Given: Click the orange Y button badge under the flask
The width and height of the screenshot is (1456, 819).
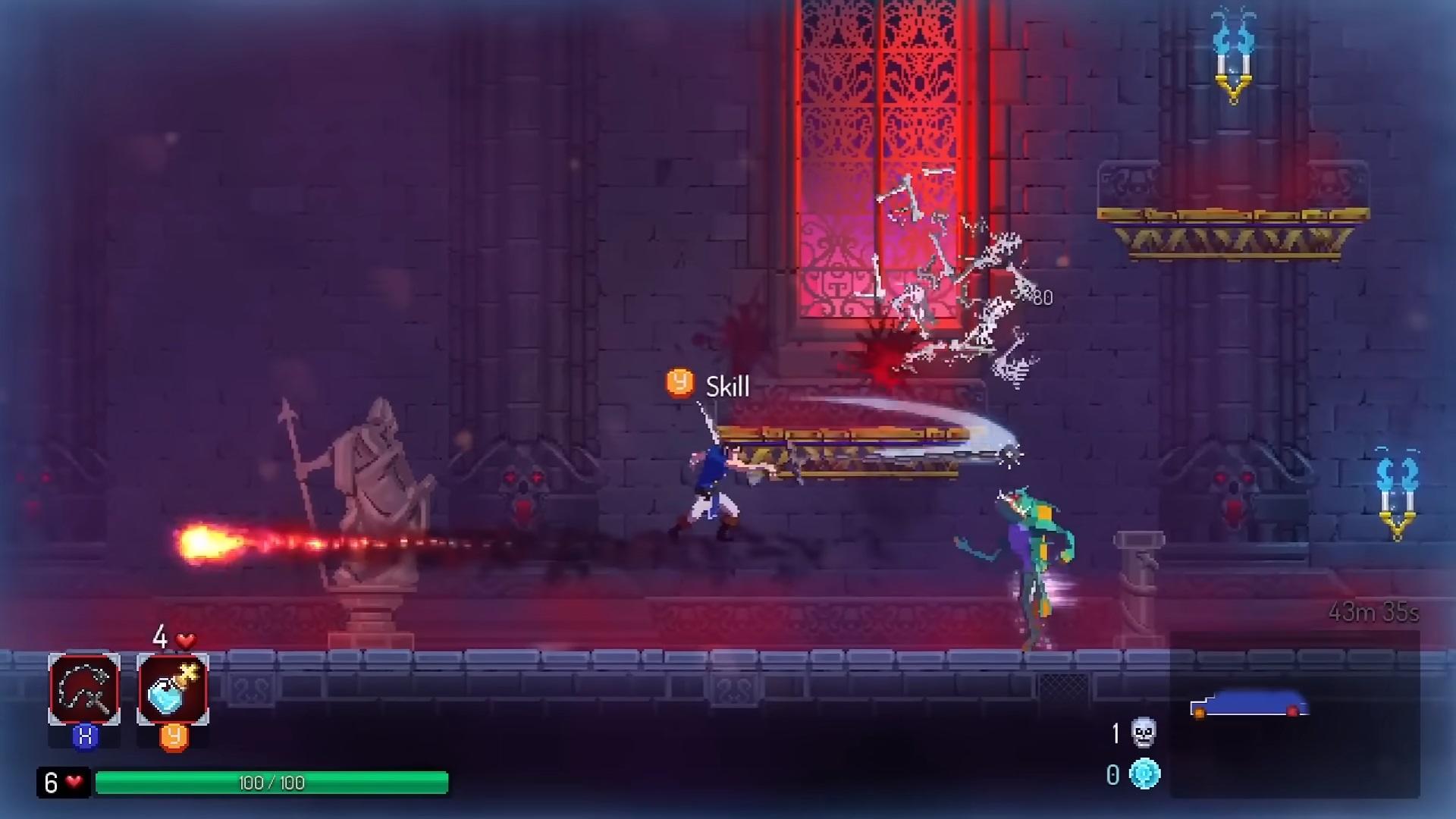Looking at the screenshot, I should pyautogui.click(x=174, y=737).
